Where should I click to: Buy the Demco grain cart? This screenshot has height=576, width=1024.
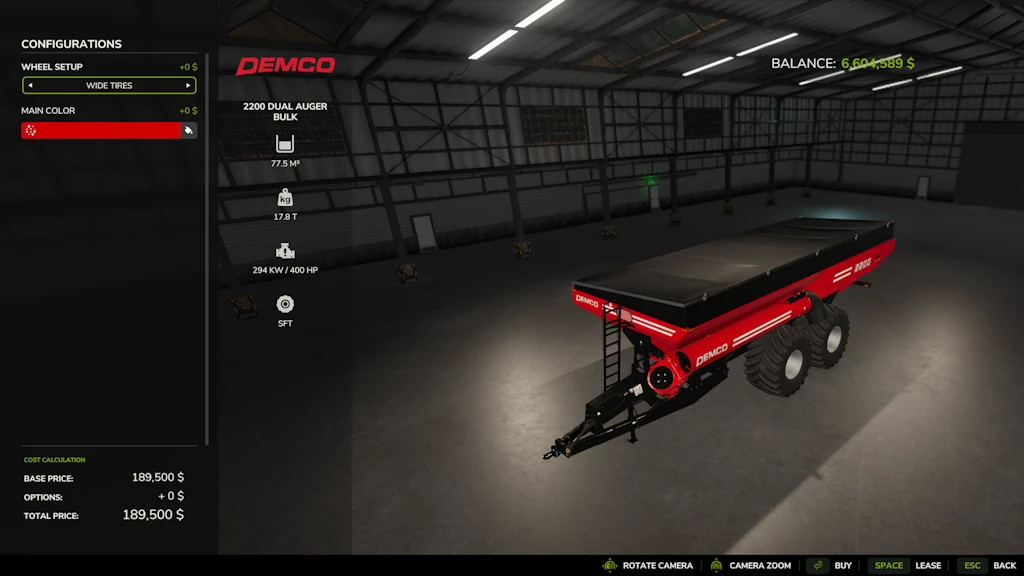coord(830,566)
